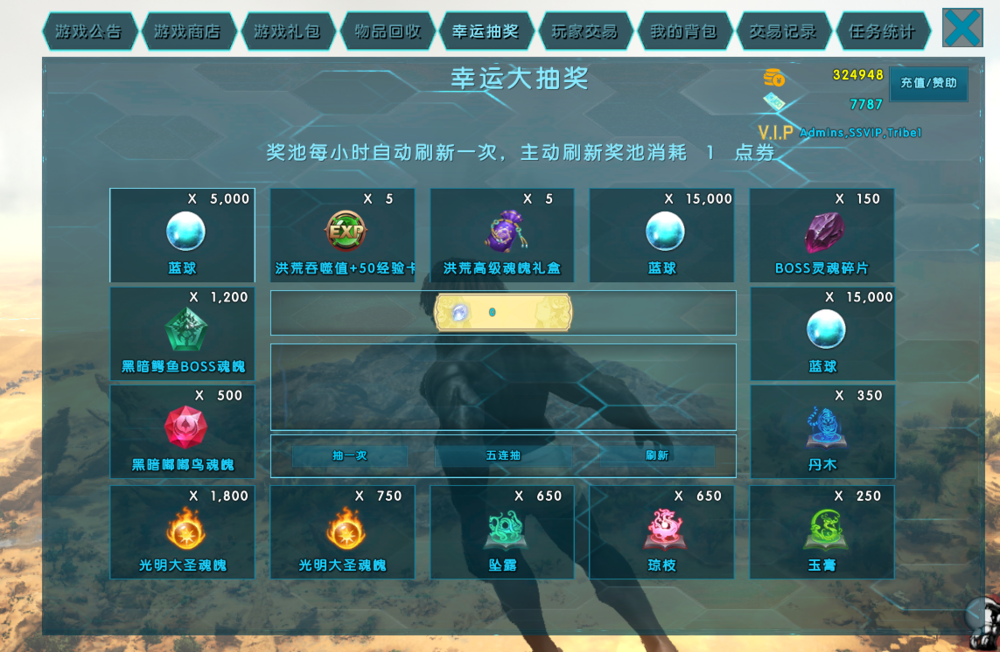Image resolution: width=1000 pixels, height=652 pixels.
Task: Select the 琼枝 prize tile
Action: pyautogui.click(x=662, y=532)
